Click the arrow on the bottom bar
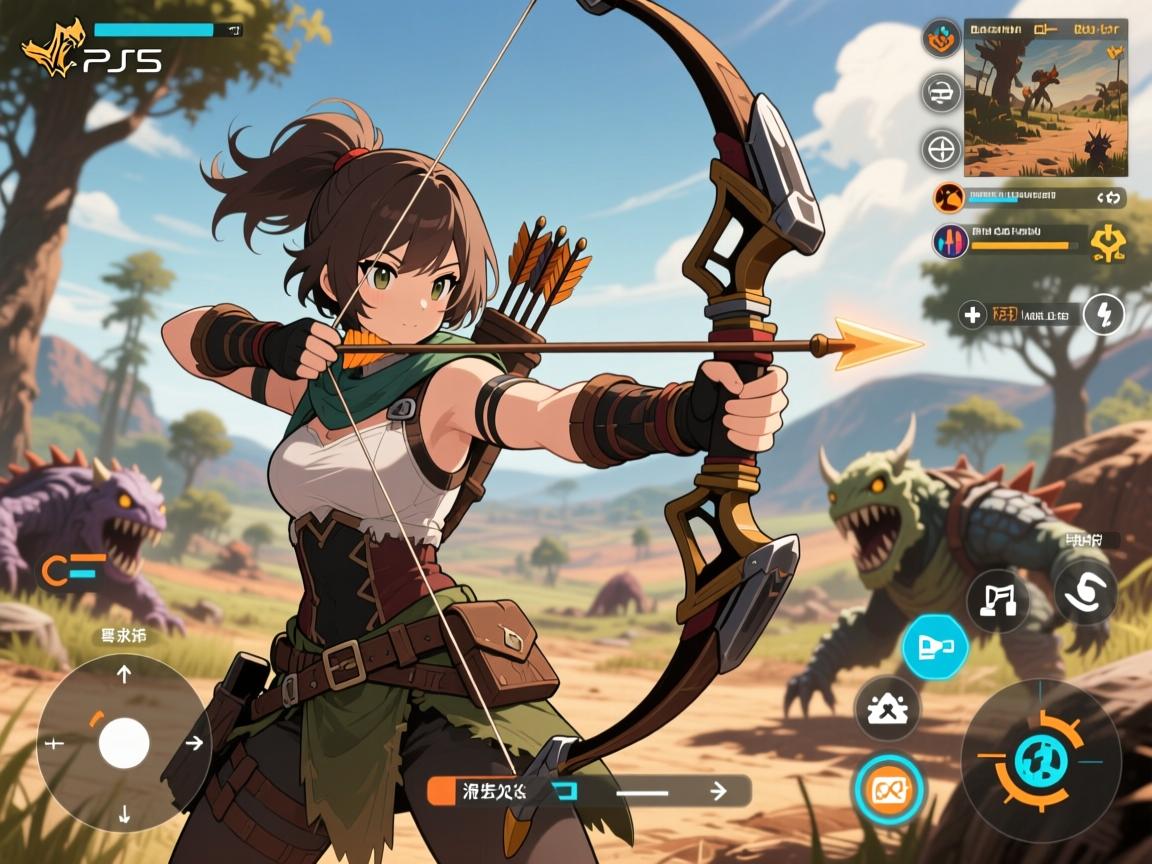 click(x=717, y=791)
